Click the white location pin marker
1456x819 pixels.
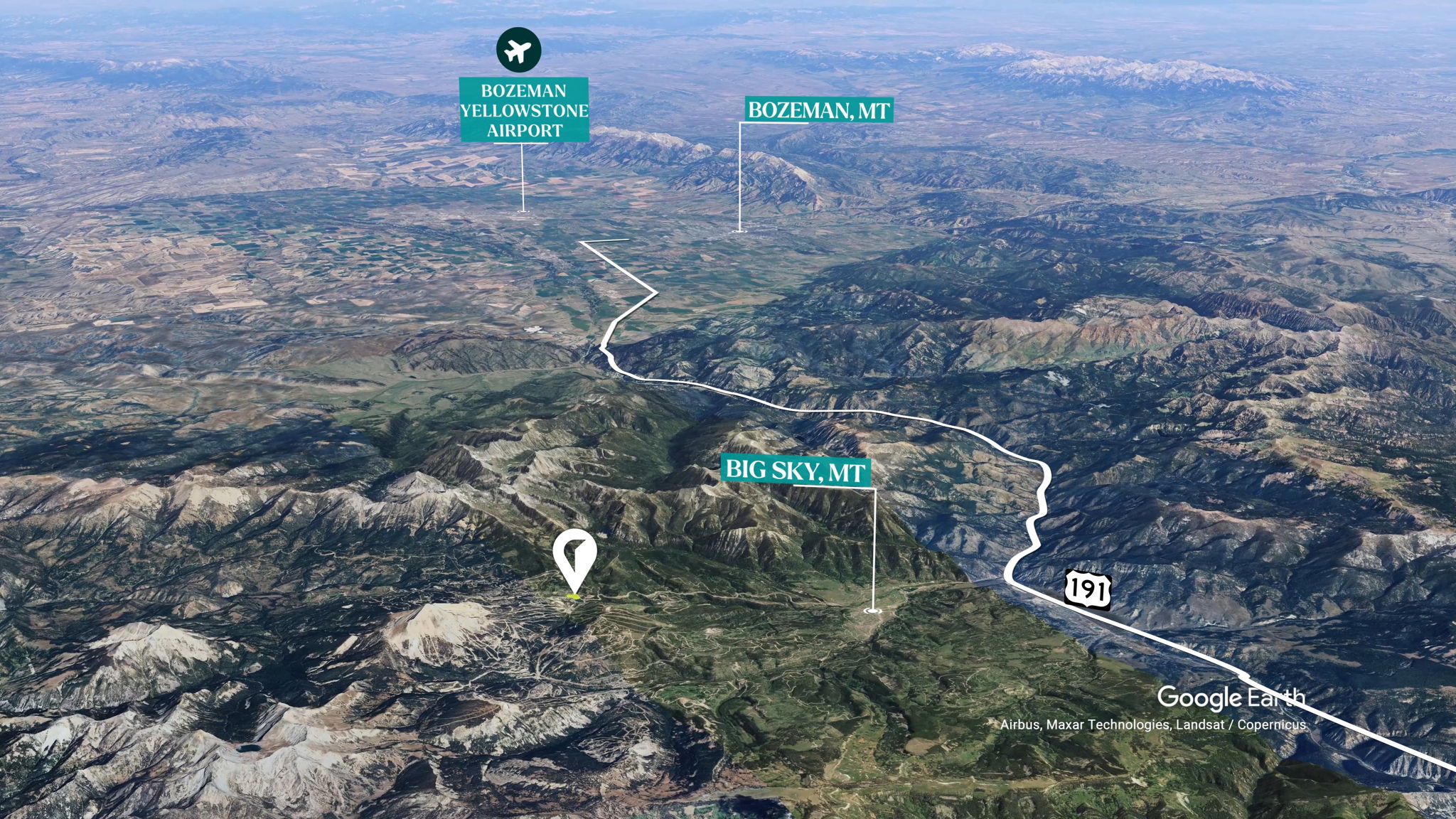tap(574, 558)
